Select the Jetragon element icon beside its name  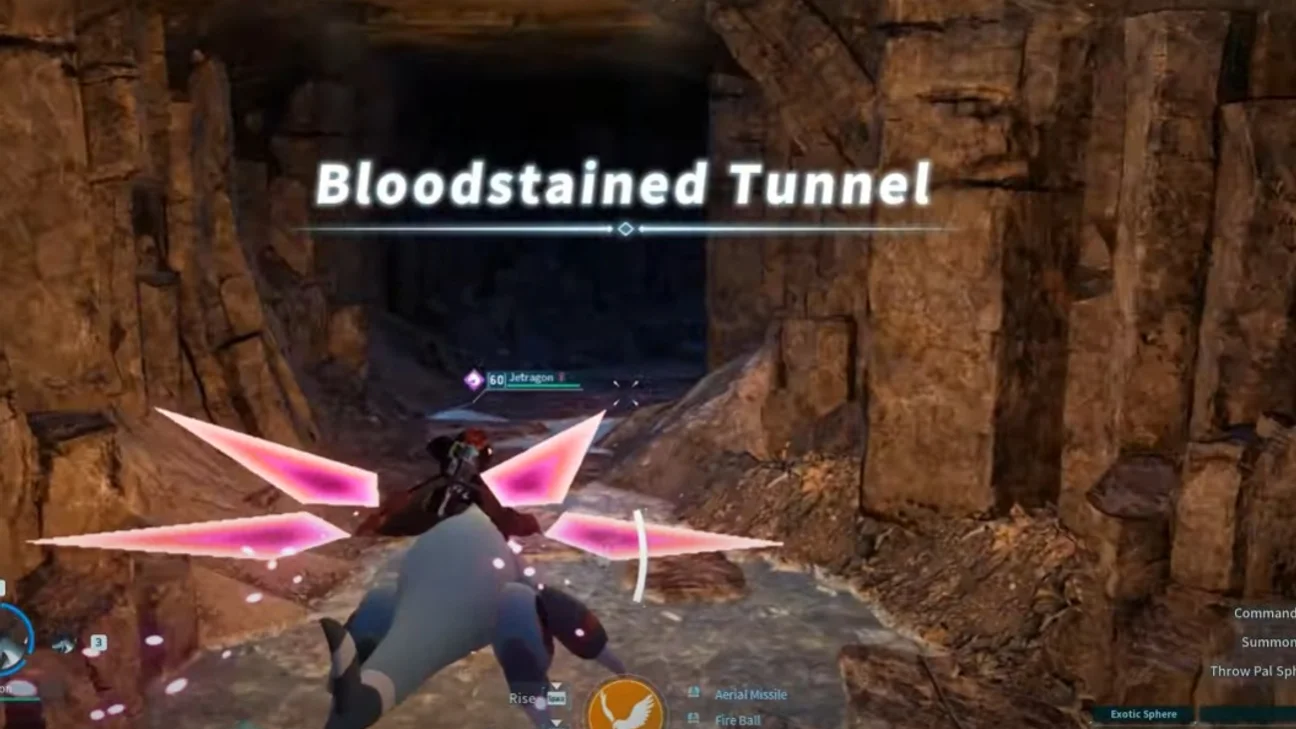(472, 378)
